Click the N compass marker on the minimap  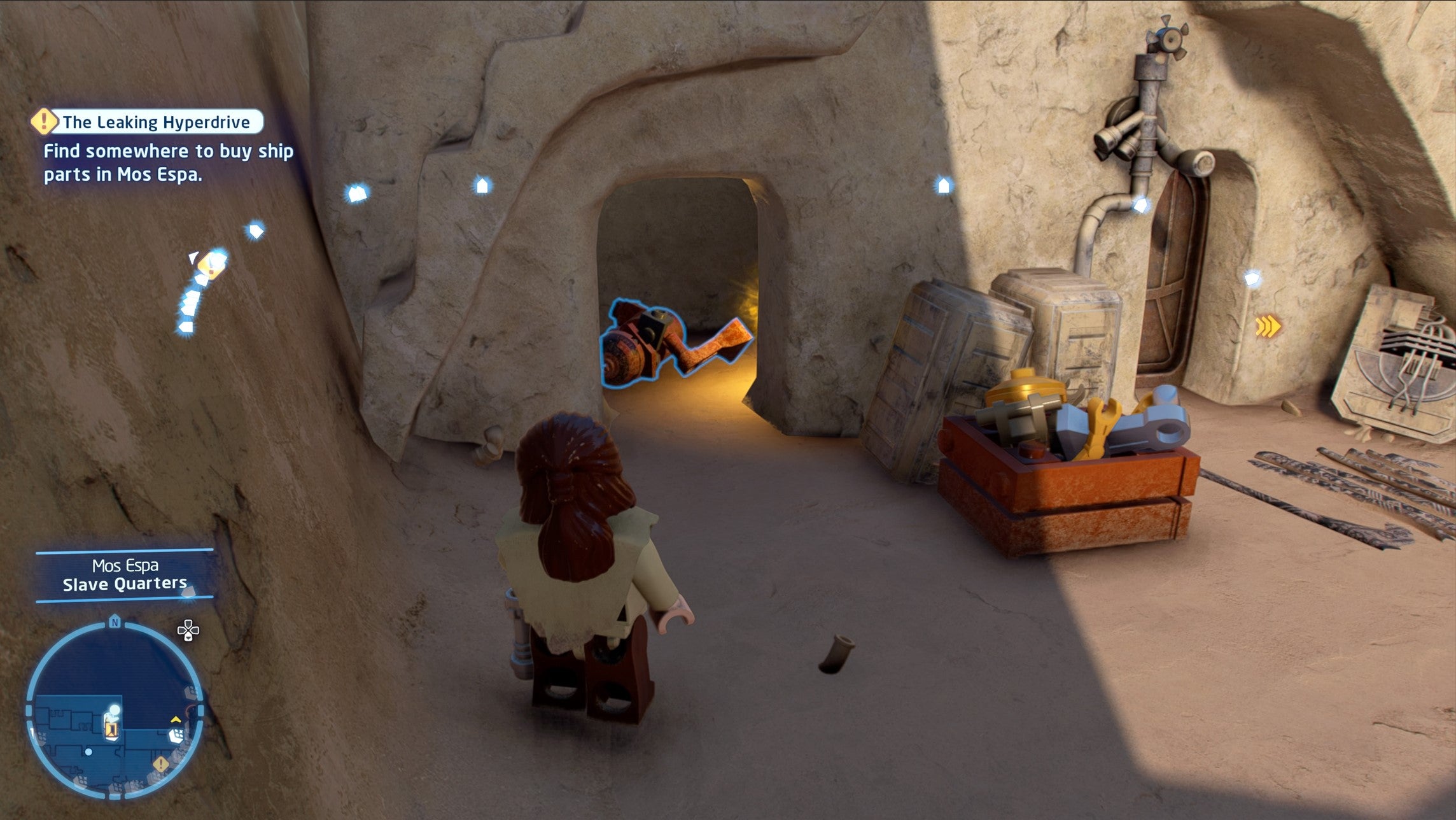coord(115,621)
